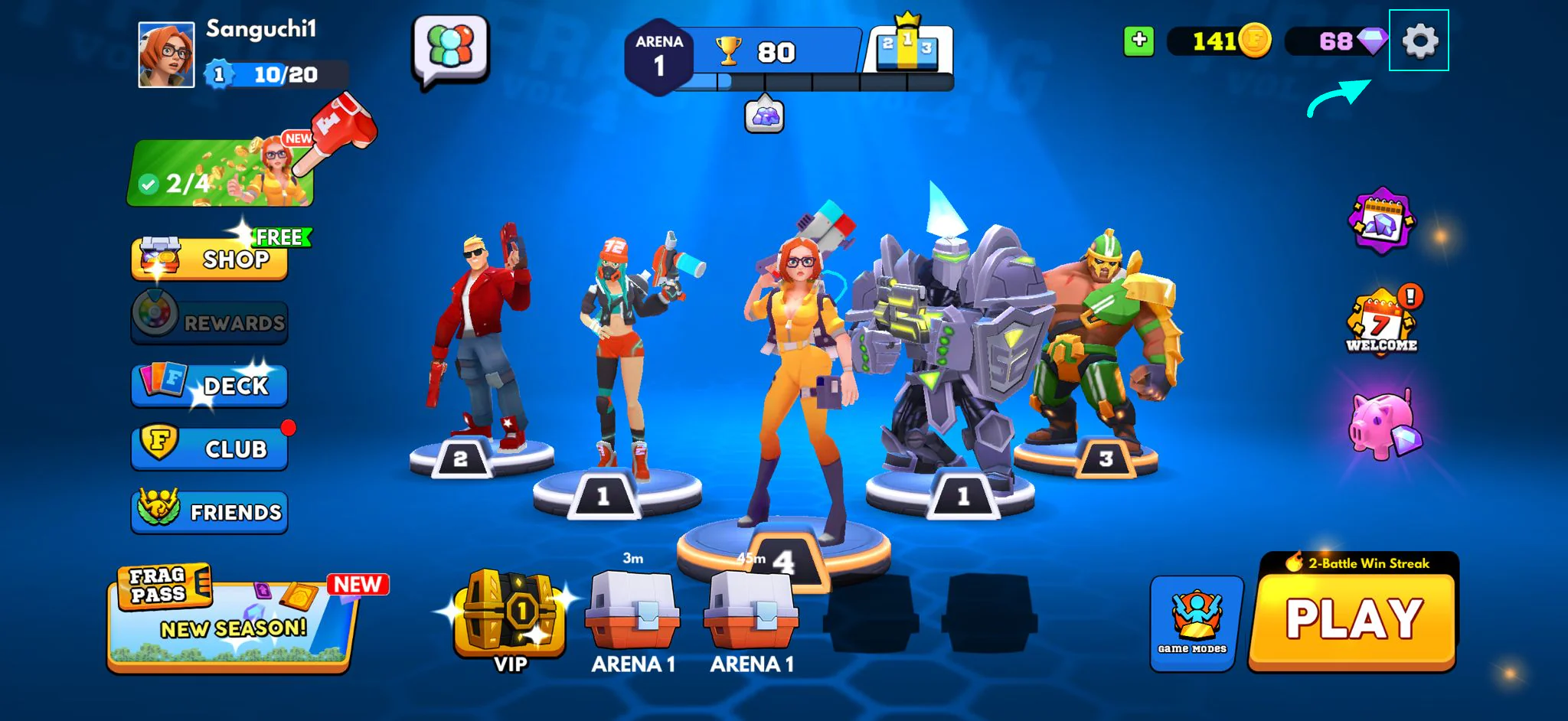Open the REWARDS menu

(x=211, y=319)
